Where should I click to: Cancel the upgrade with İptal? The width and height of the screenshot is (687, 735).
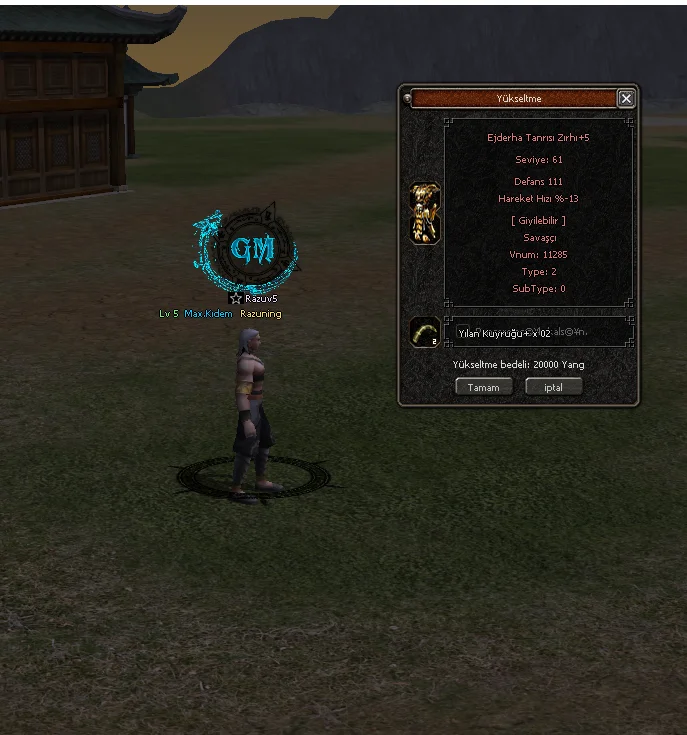[553, 387]
